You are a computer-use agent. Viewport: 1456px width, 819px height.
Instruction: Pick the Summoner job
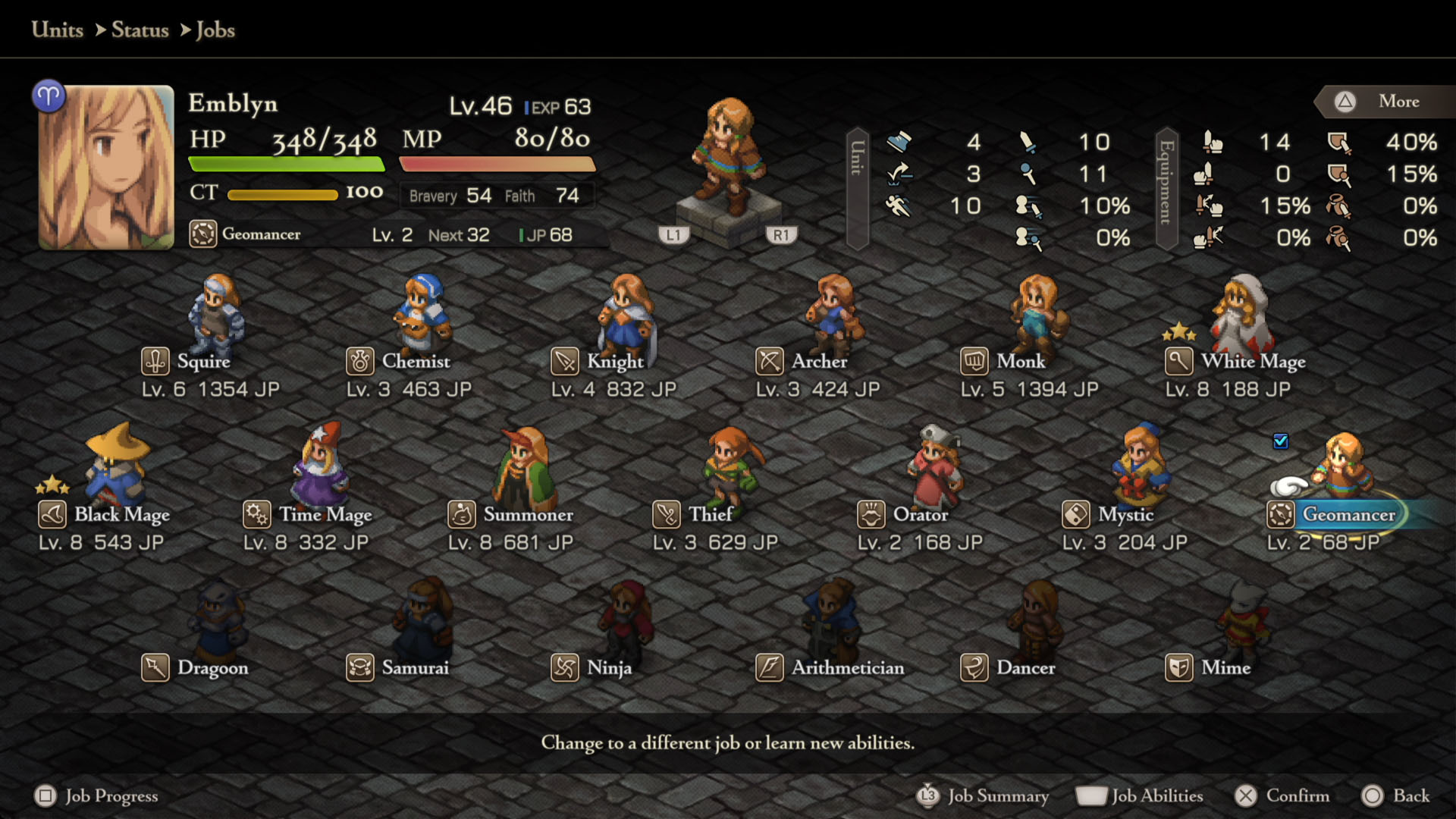tap(528, 515)
